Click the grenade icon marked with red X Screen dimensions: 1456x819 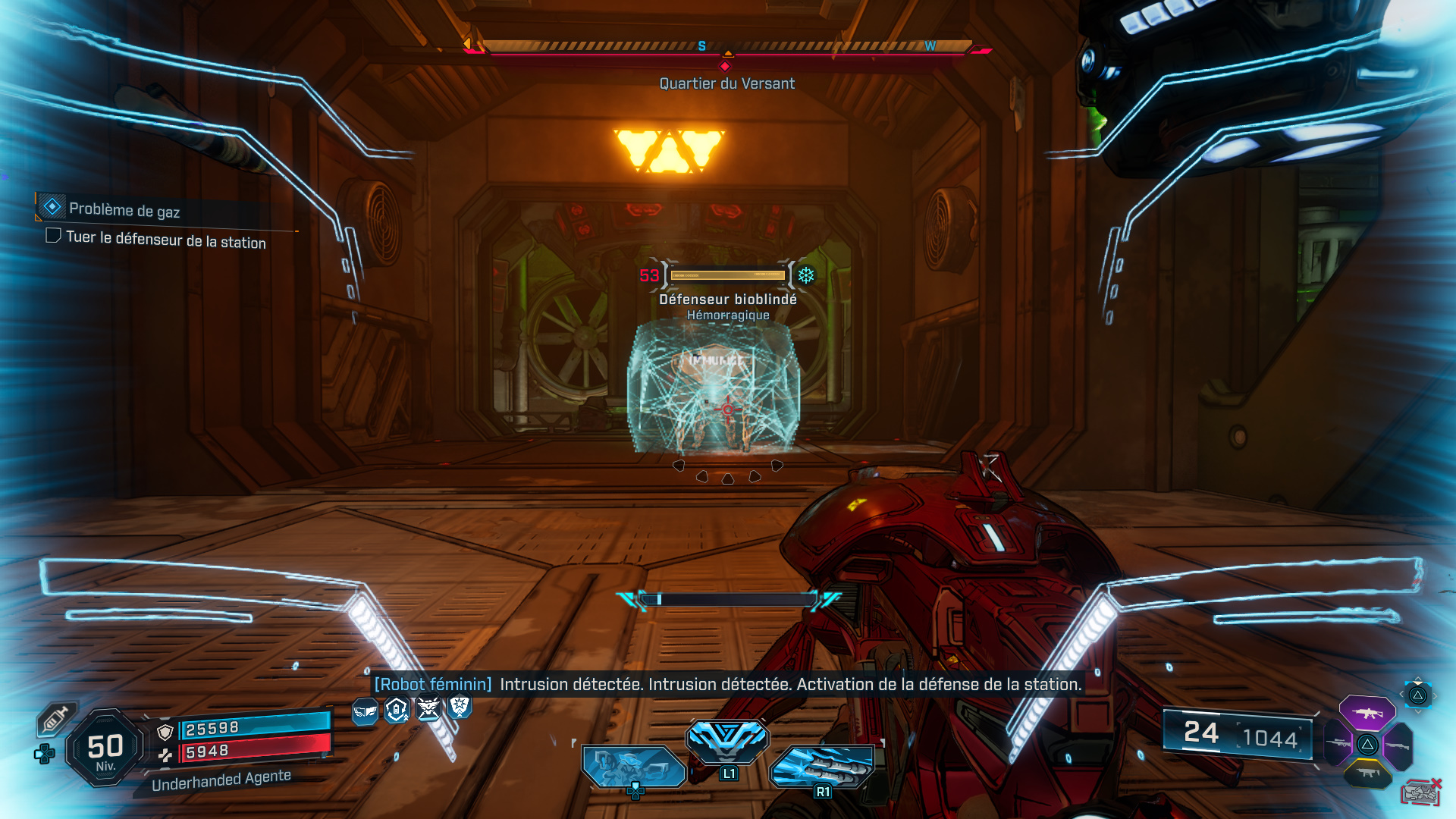(x=1420, y=791)
